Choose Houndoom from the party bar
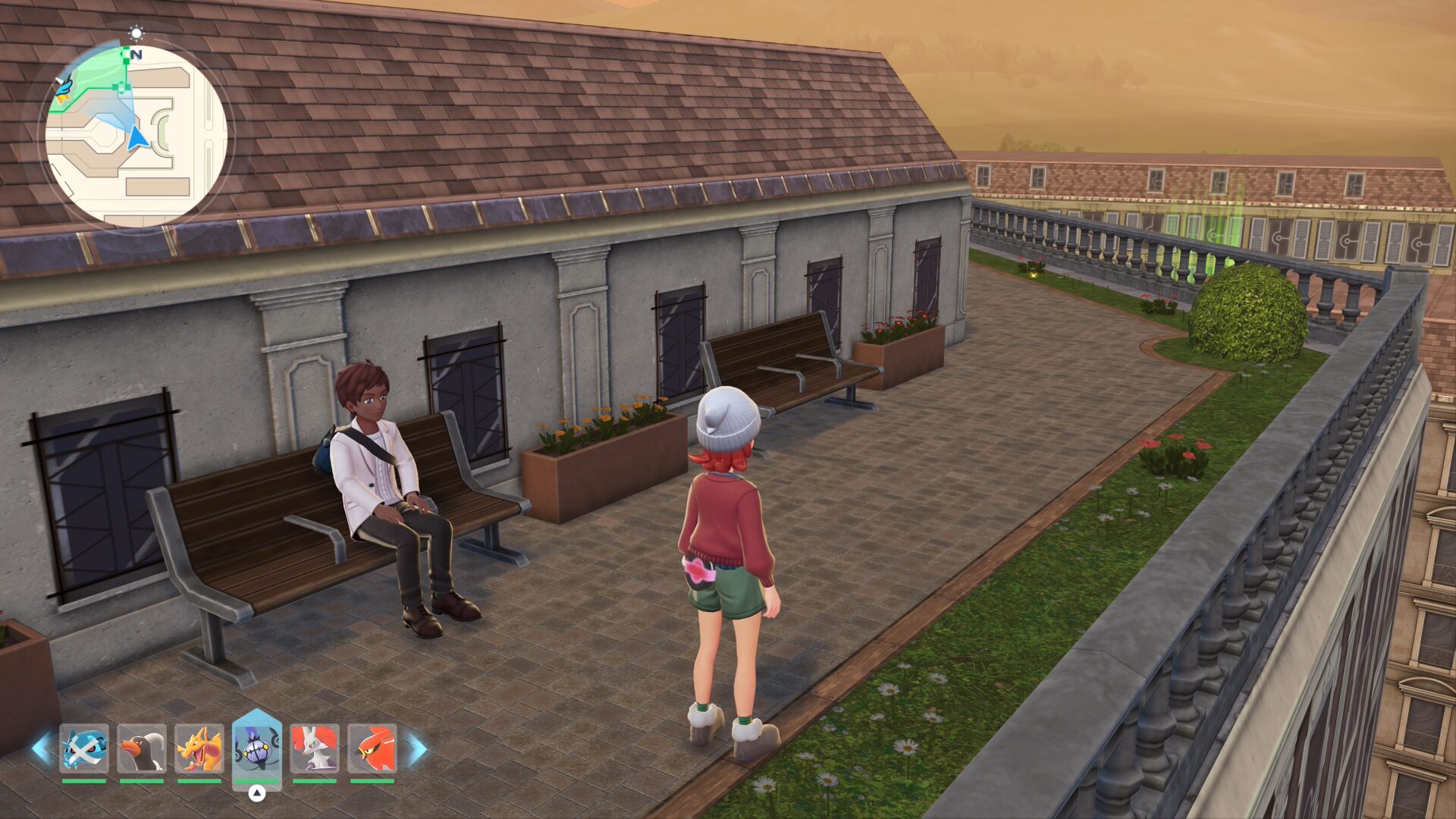Viewport: 1456px width, 819px height. pos(142,748)
